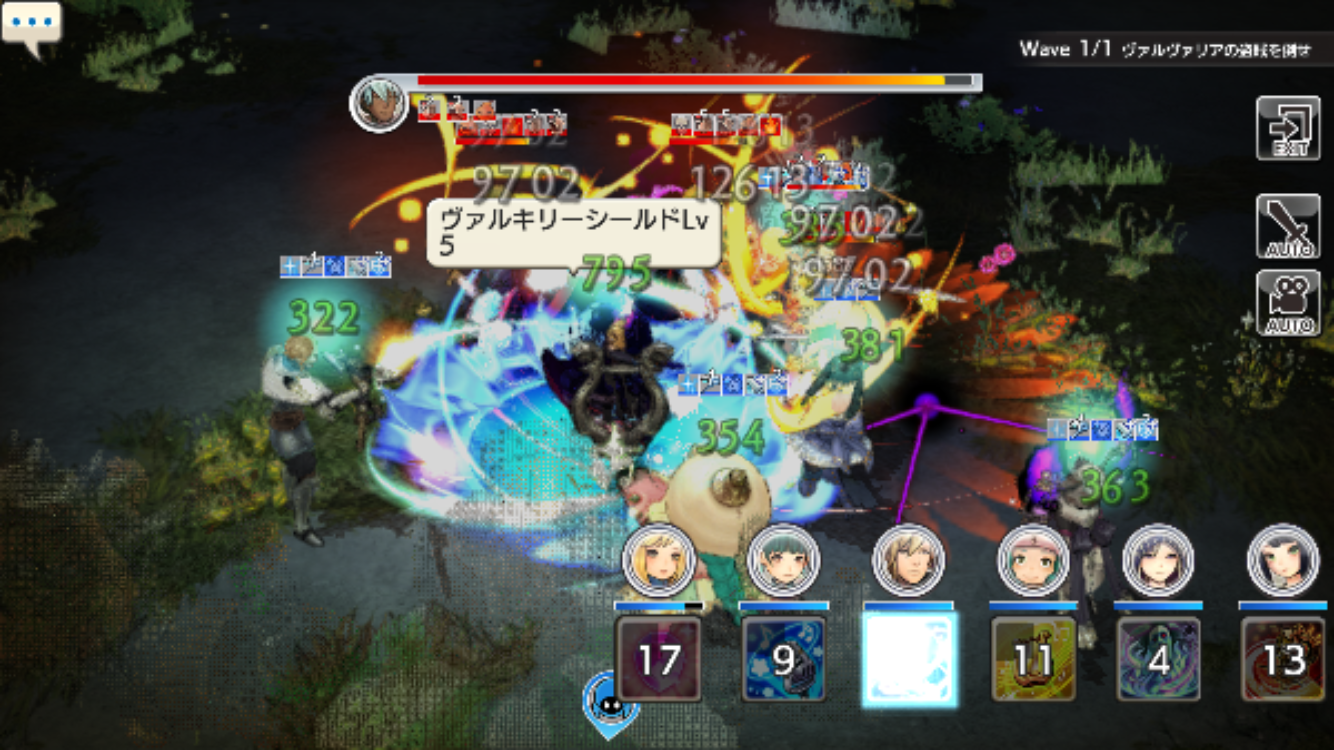Select the yellow skill showing cooldown 11
This screenshot has height=750, width=1334.
[x=1033, y=659]
